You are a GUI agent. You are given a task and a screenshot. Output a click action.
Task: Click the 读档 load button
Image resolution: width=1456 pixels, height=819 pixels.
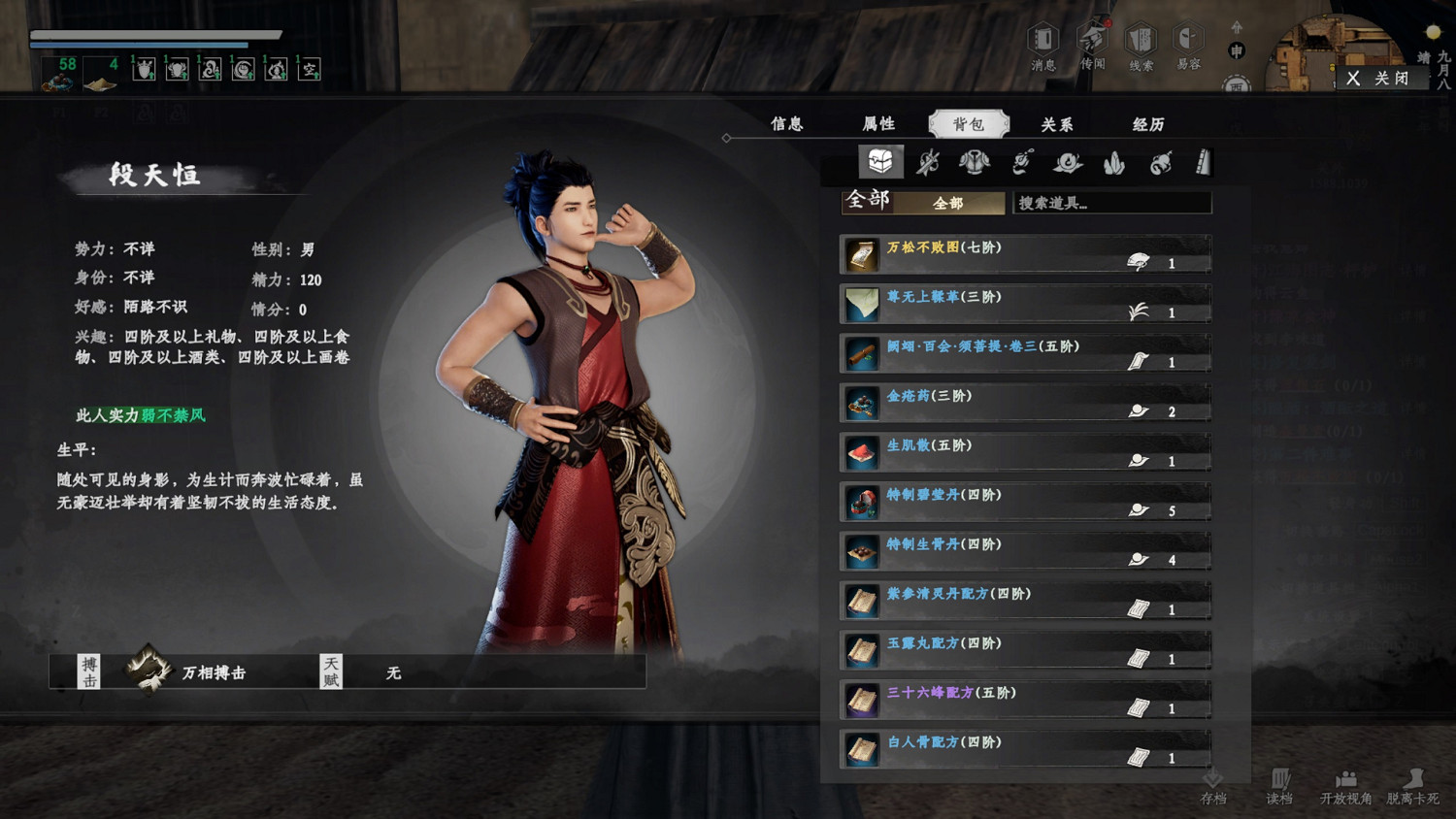point(1279,787)
